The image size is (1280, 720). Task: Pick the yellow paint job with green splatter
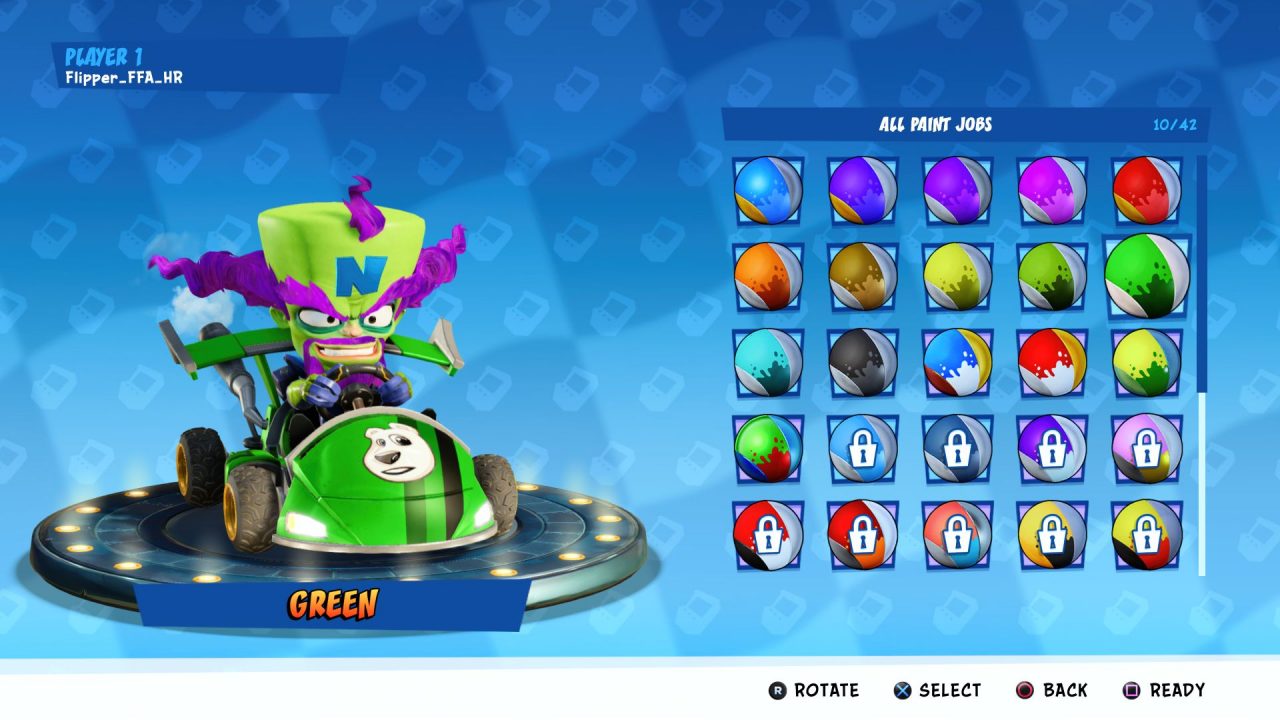1147,362
